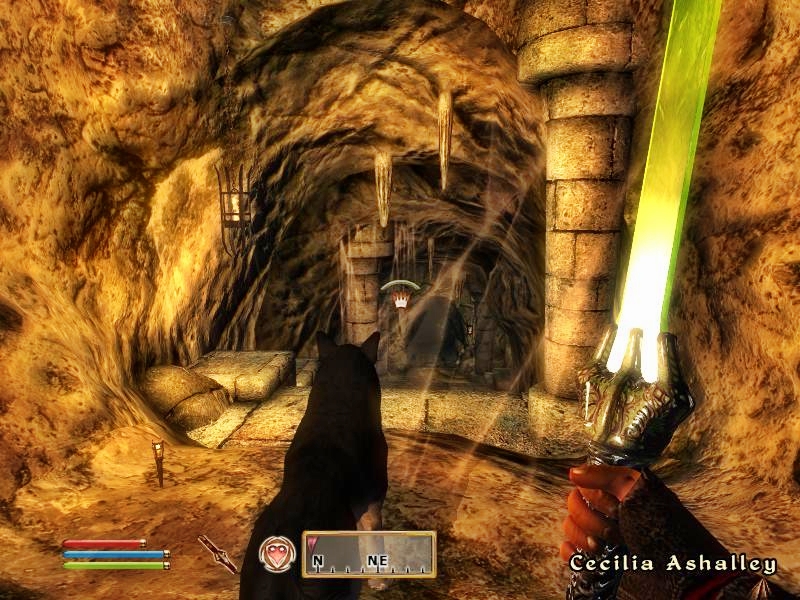Select the heart-shaped active spell icon
The width and height of the screenshot is (800, 600).
point(275,554)
